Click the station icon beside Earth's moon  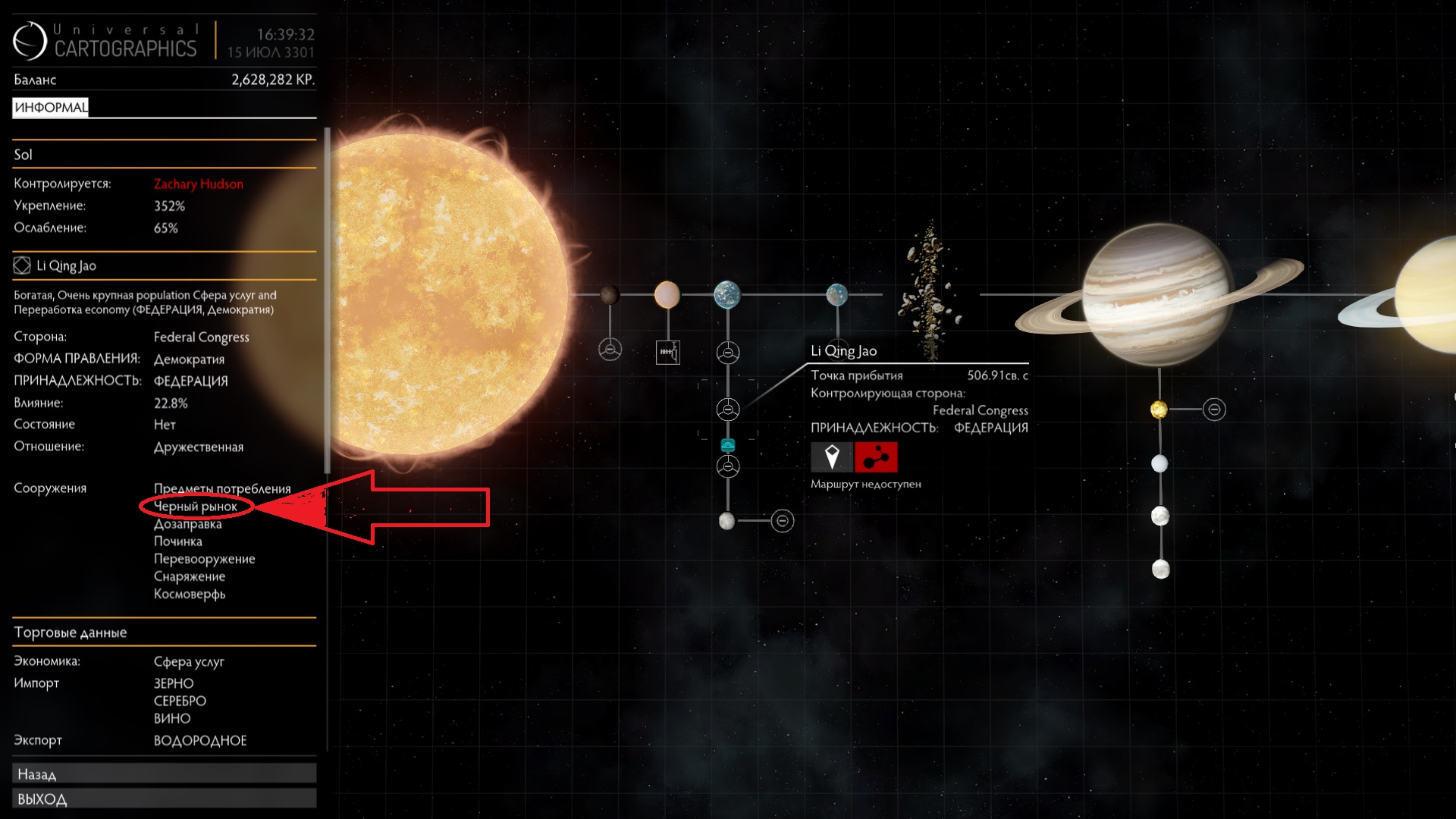(782, 521)
